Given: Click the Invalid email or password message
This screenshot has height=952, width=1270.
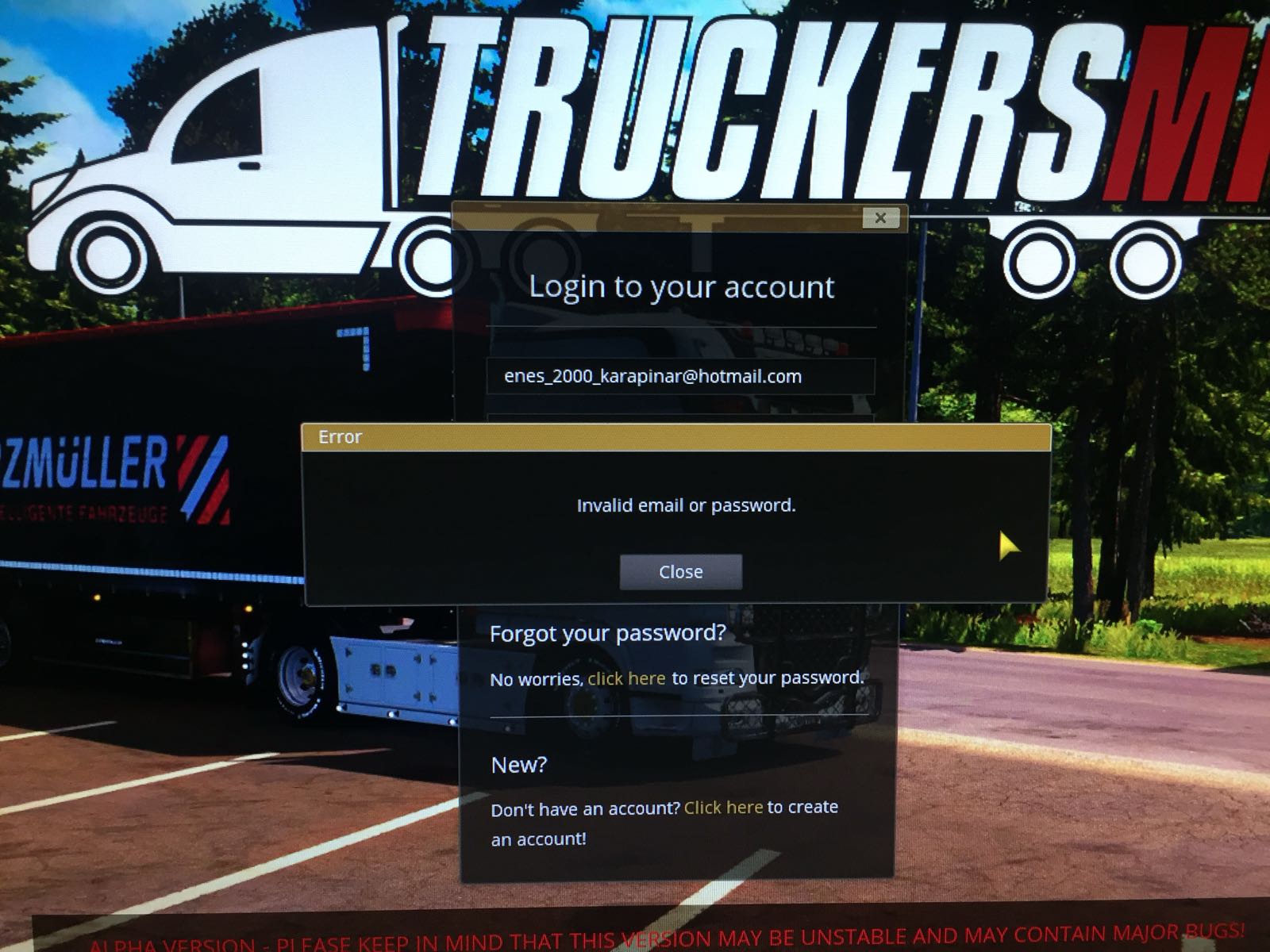Looking at the screenshot, I should click(687, 505).
